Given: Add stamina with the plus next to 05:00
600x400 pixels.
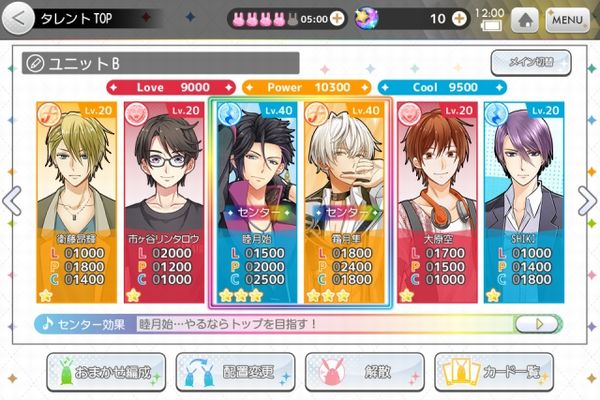Looking at the screenshot, I should point(336,19).
